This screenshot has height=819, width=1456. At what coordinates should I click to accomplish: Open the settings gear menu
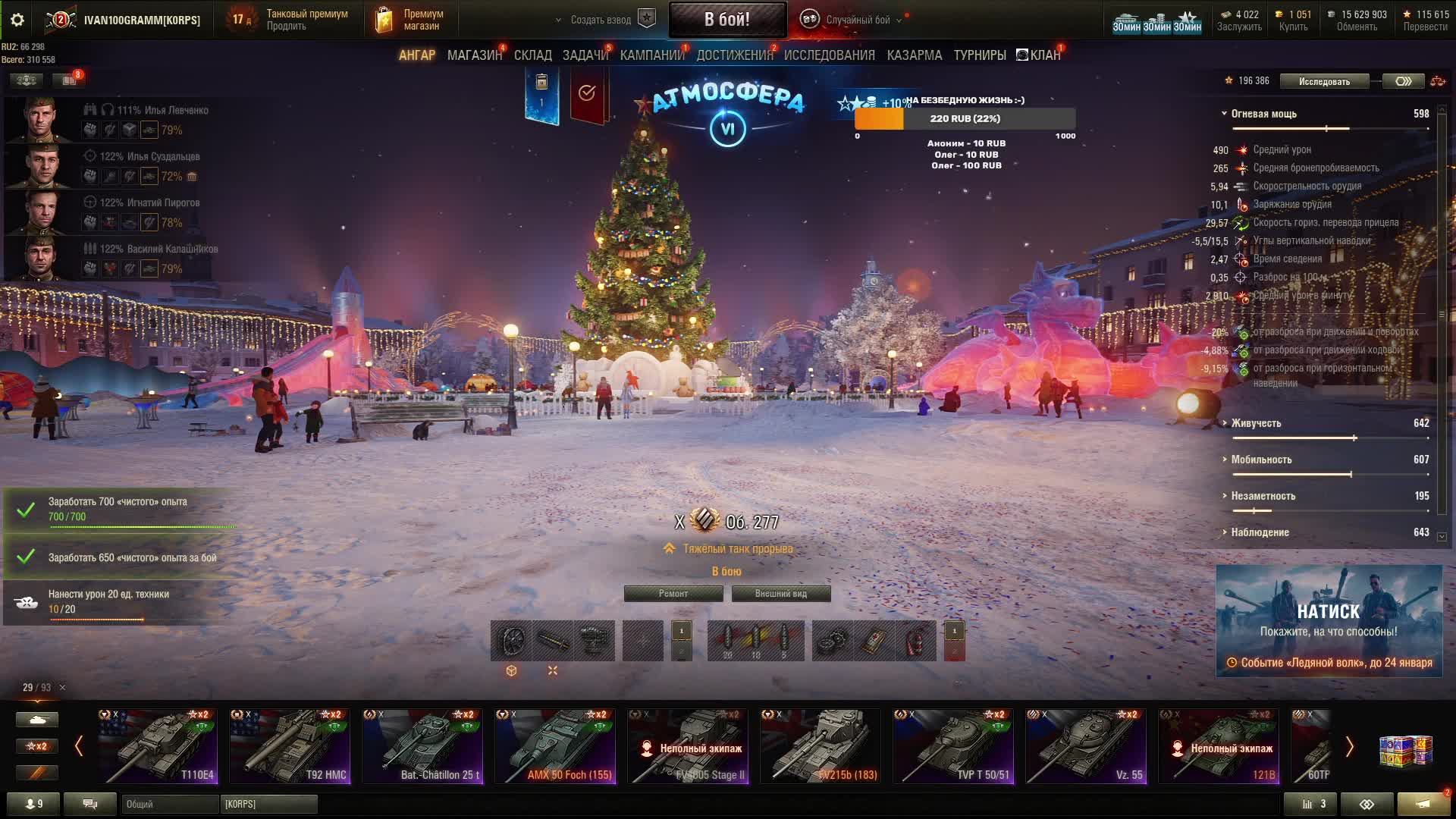(x=17, y=20)
